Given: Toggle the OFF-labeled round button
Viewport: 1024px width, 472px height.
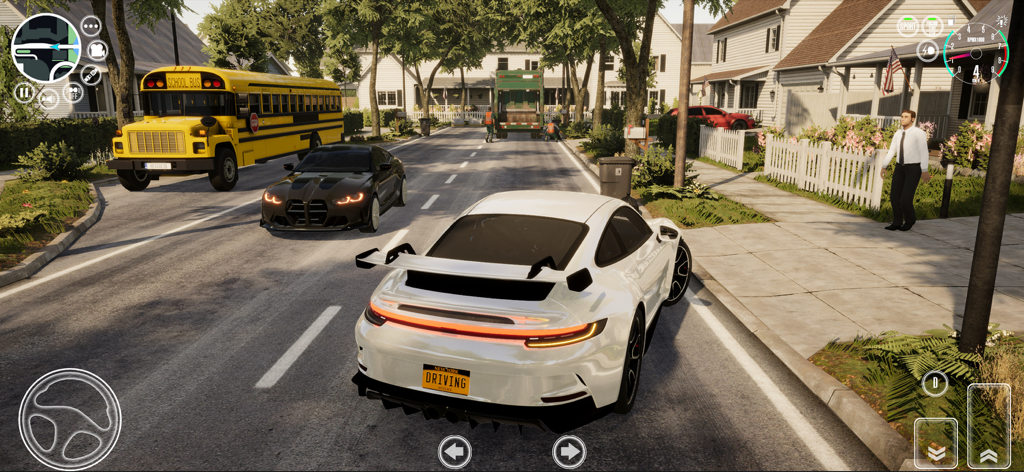Looking at the screenshot, I should [x=74, y=93].
